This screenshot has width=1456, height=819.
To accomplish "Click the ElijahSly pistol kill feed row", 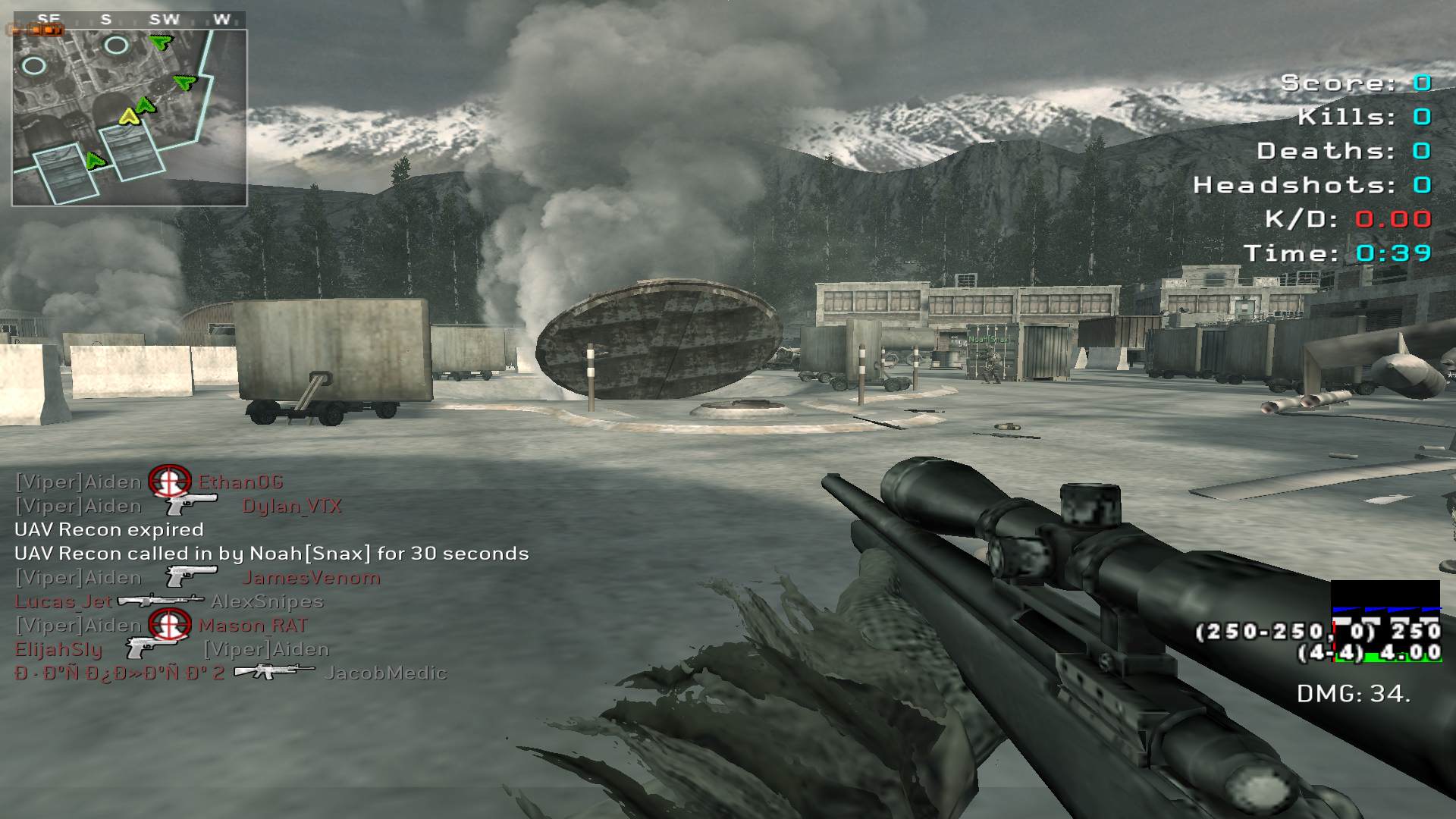I will pyautogui.click(x=171, y=649).
